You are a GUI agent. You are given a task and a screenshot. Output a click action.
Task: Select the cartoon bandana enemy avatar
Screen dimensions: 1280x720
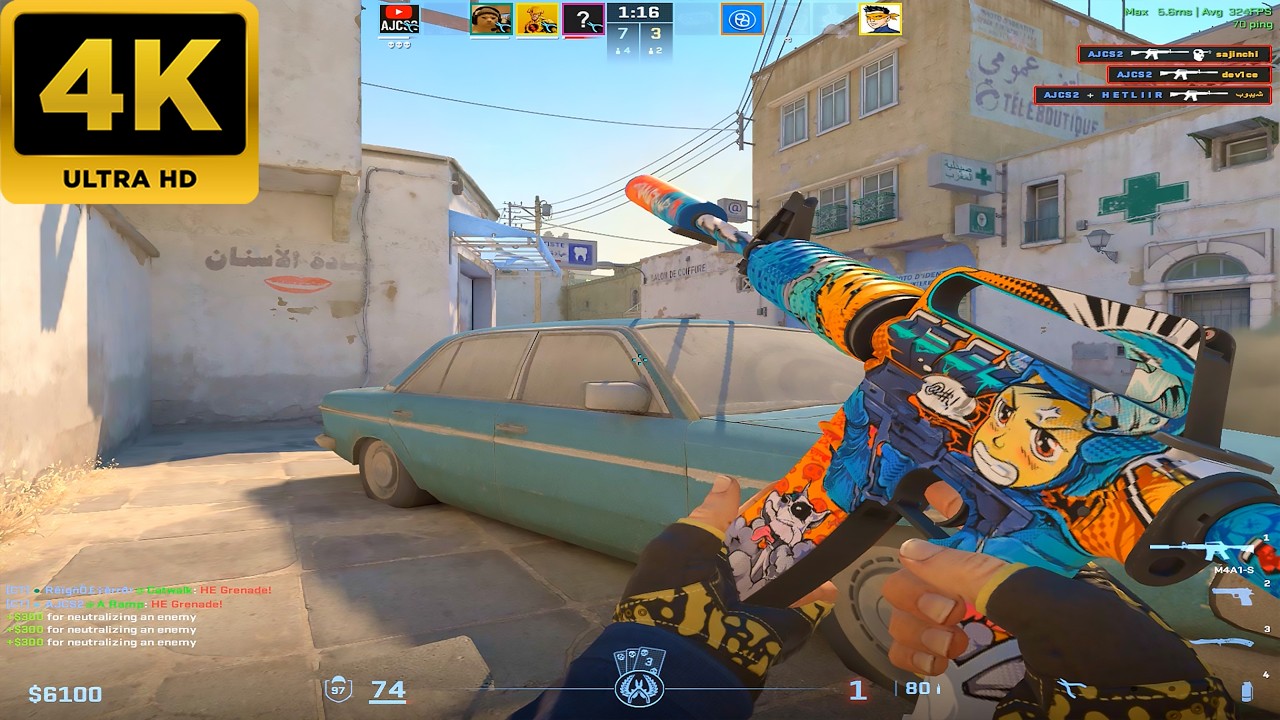coord(880,19)
